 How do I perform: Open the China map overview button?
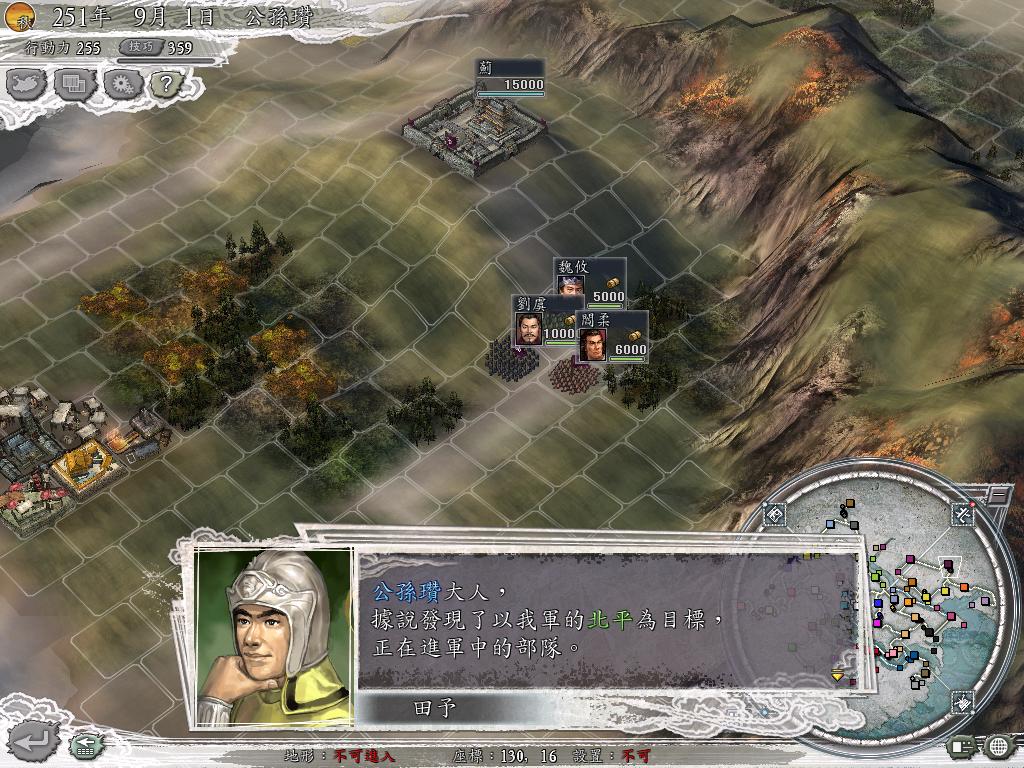tap(27, 84)
